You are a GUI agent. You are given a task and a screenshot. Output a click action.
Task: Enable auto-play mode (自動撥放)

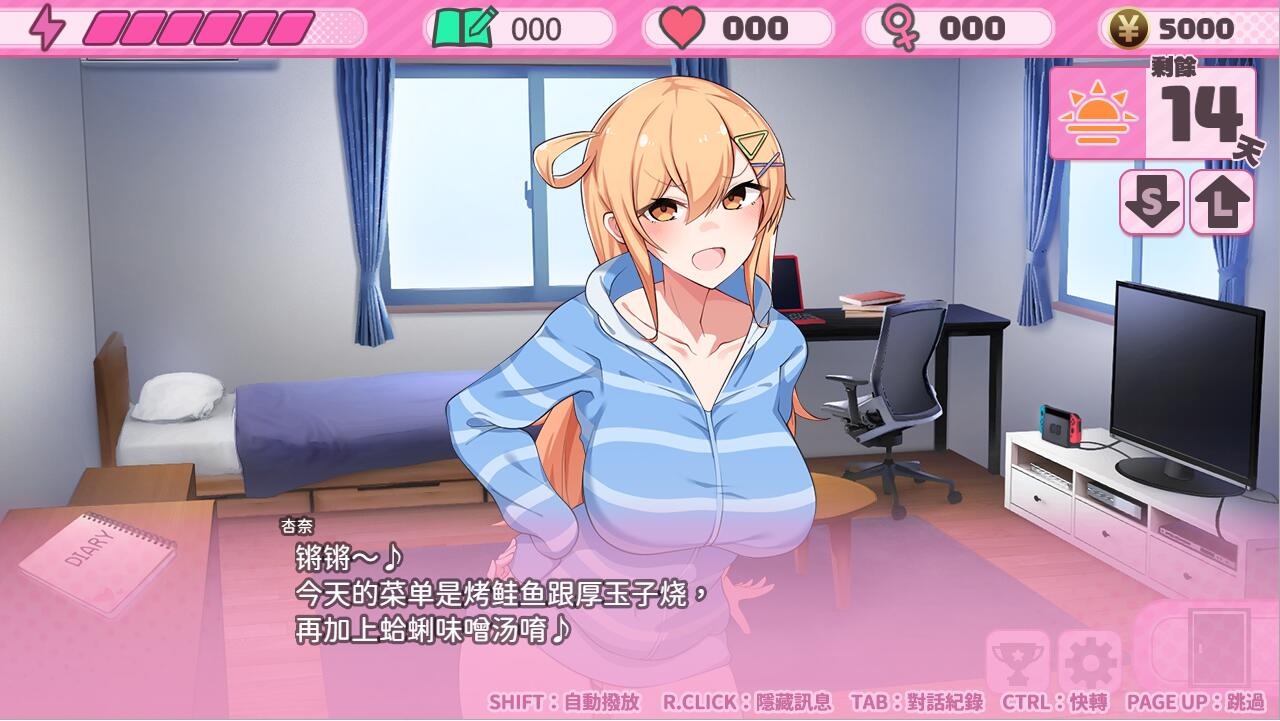[x=564, y=703]
